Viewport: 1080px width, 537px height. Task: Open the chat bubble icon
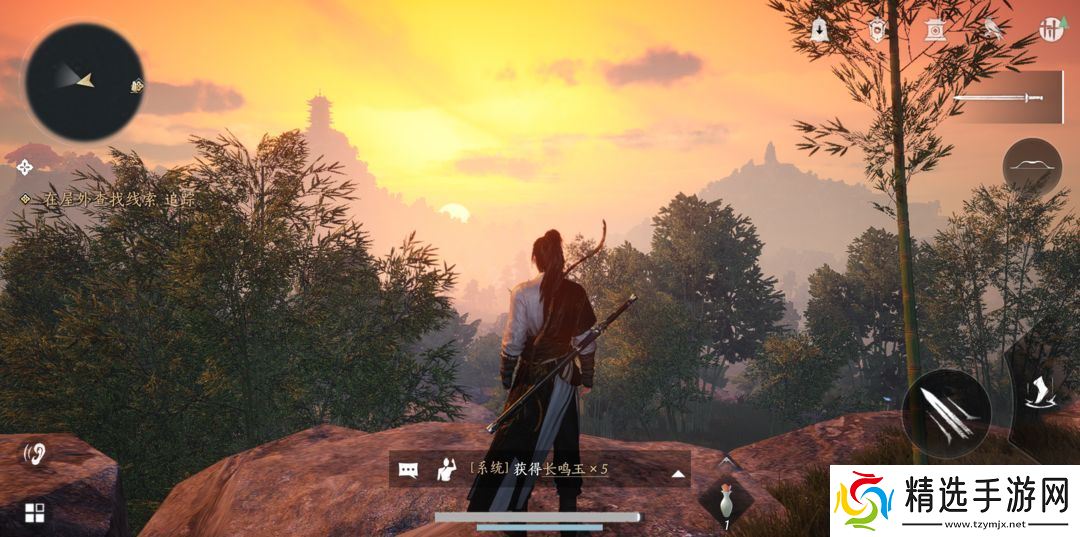(408, 470)
